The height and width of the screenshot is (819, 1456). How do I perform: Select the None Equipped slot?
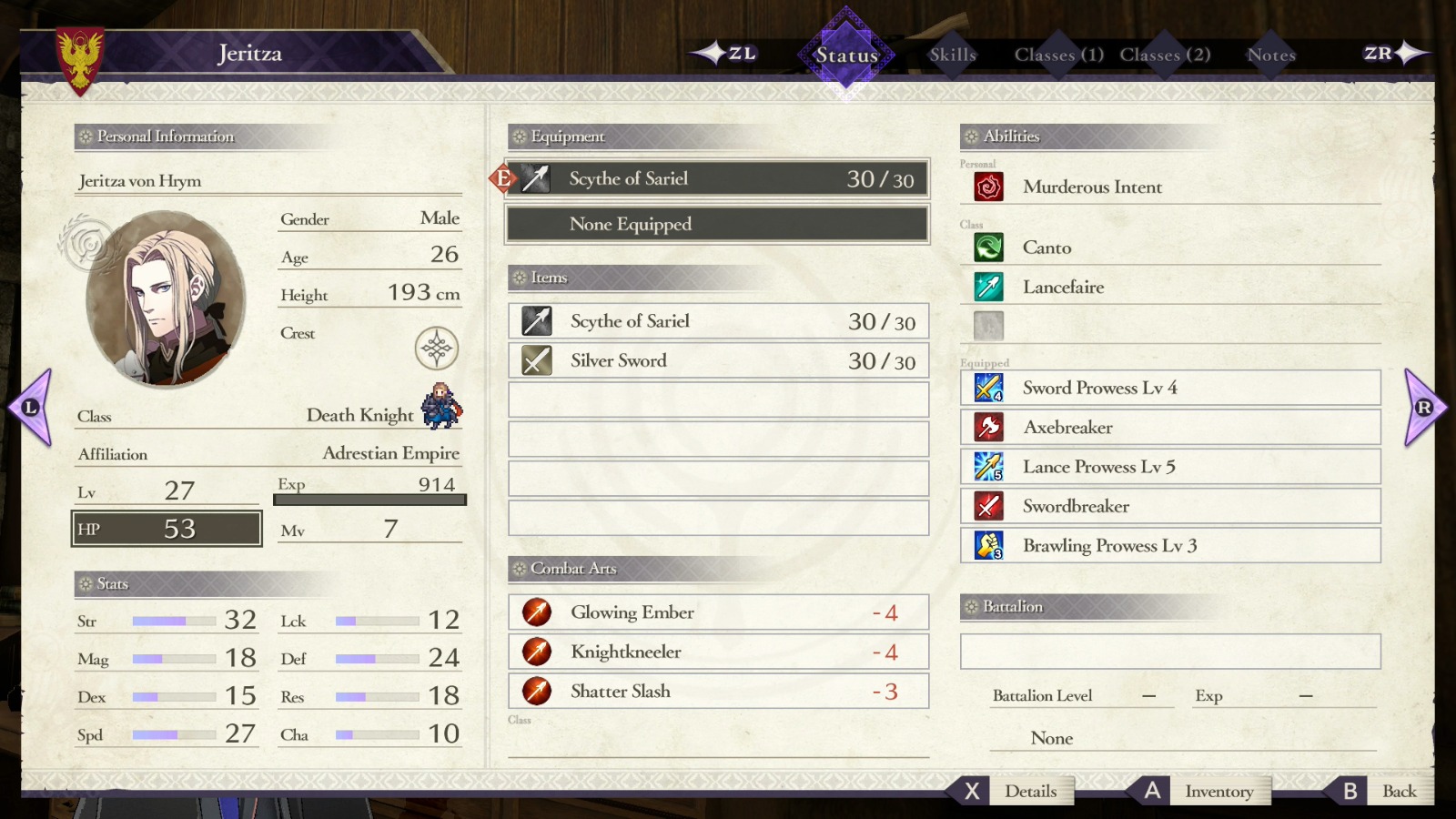(x=717, y=224)
